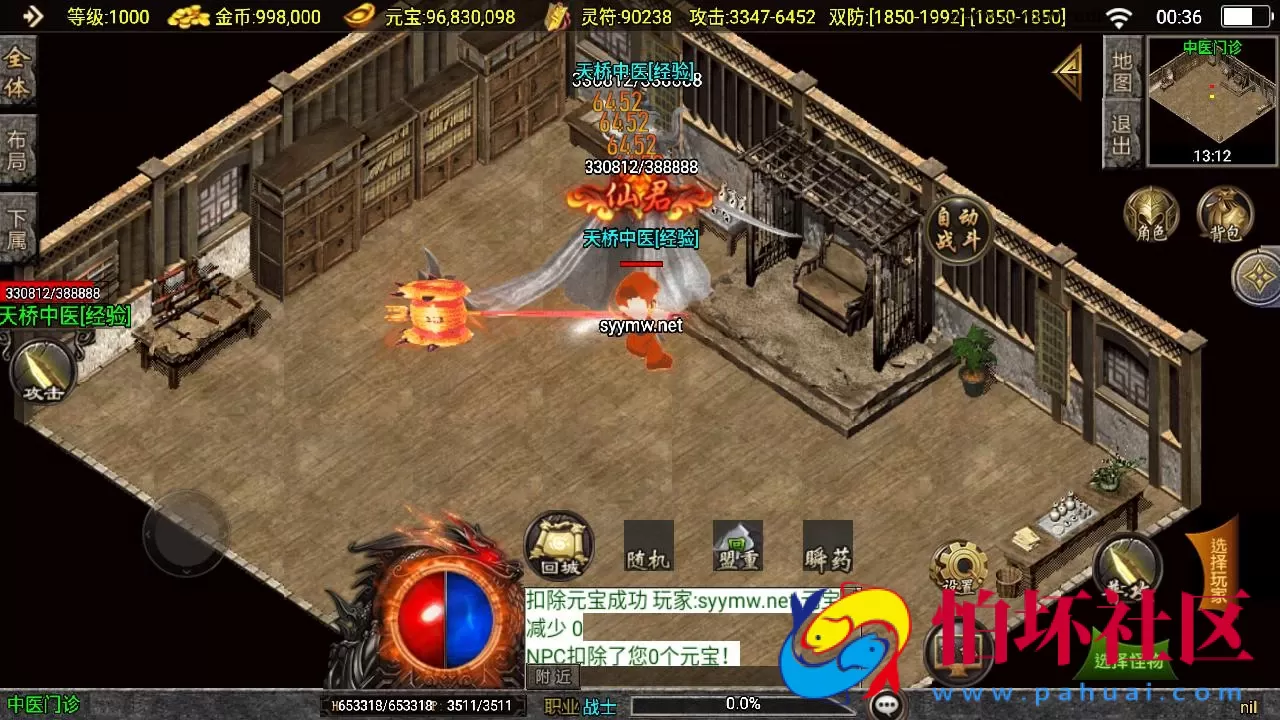Image resolution: width=1280 pixels, height=720 pixels.
Task: Select the 附近 nearby chat channel
Action: pos(551,677)
